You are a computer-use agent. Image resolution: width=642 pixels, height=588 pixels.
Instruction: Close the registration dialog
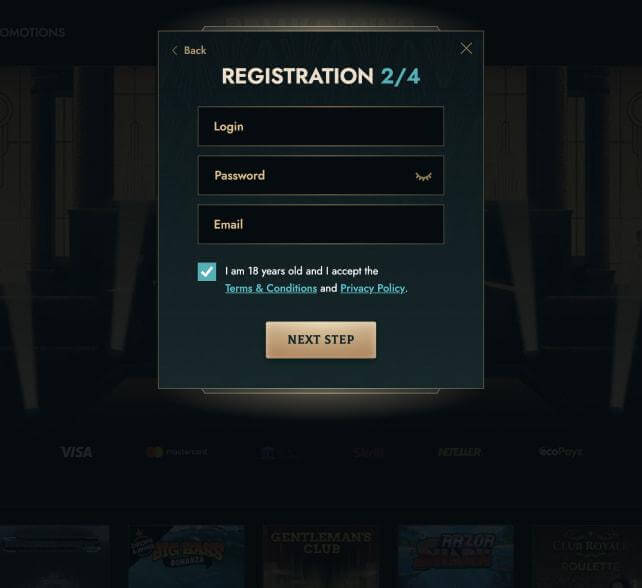pyautogui.click(x=466, y=48)
